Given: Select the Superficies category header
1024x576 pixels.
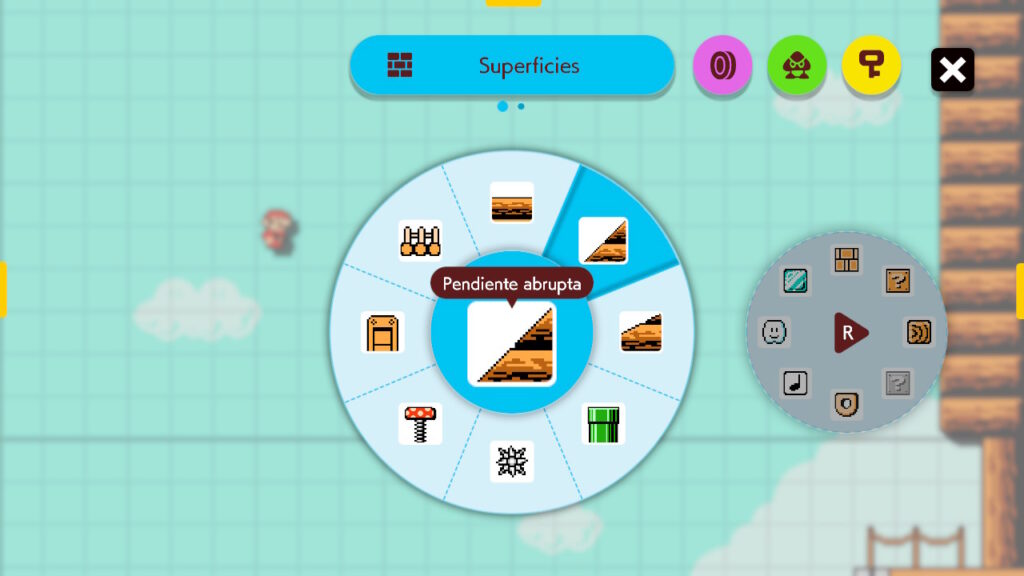Looking at the screenshot, I should pyautogui.click(x=511, y=66).
